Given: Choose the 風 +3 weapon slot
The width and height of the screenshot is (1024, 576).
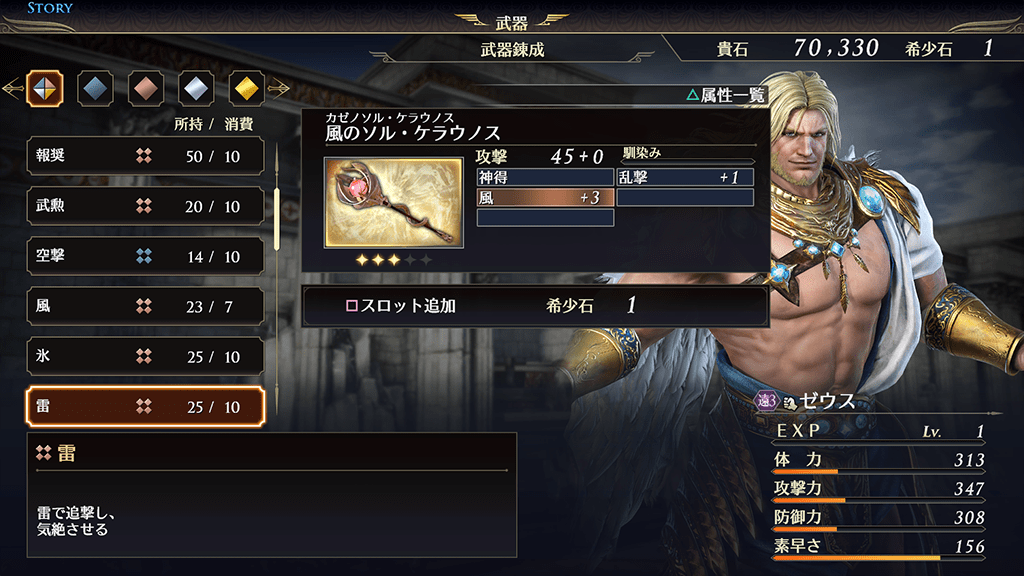Looking at the screenshot, I should pyautogui.click(x=545, y=197).
